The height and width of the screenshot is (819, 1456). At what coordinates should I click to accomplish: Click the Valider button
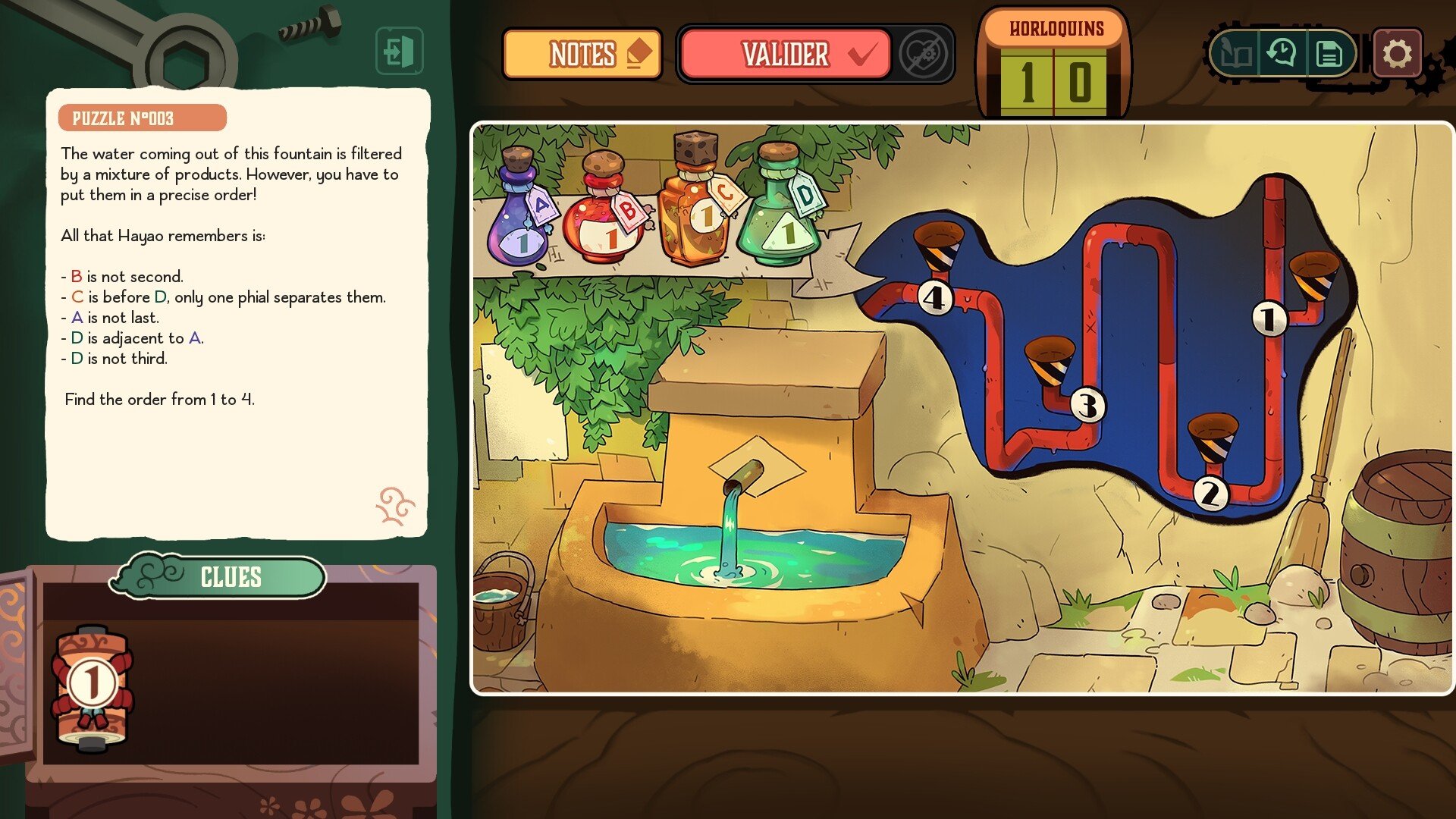[786, 54]
